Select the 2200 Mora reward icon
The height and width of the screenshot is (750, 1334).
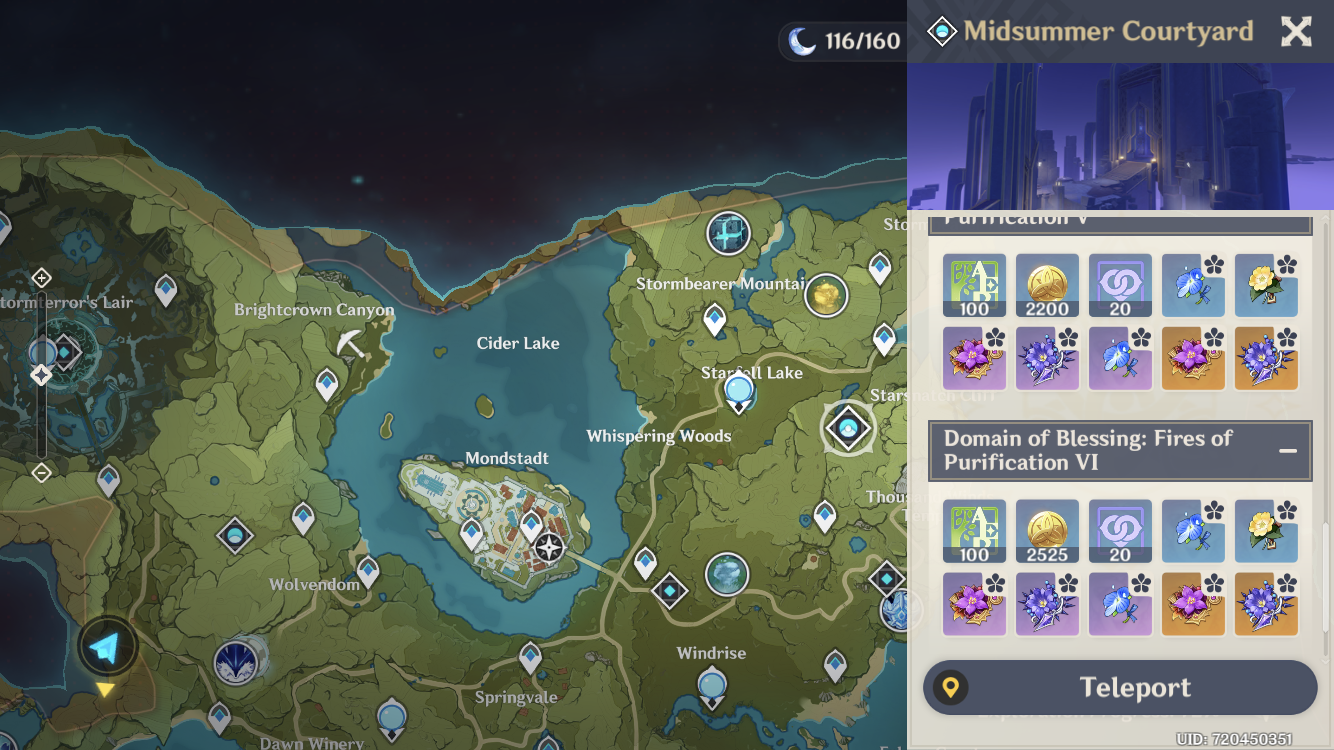1047,285
